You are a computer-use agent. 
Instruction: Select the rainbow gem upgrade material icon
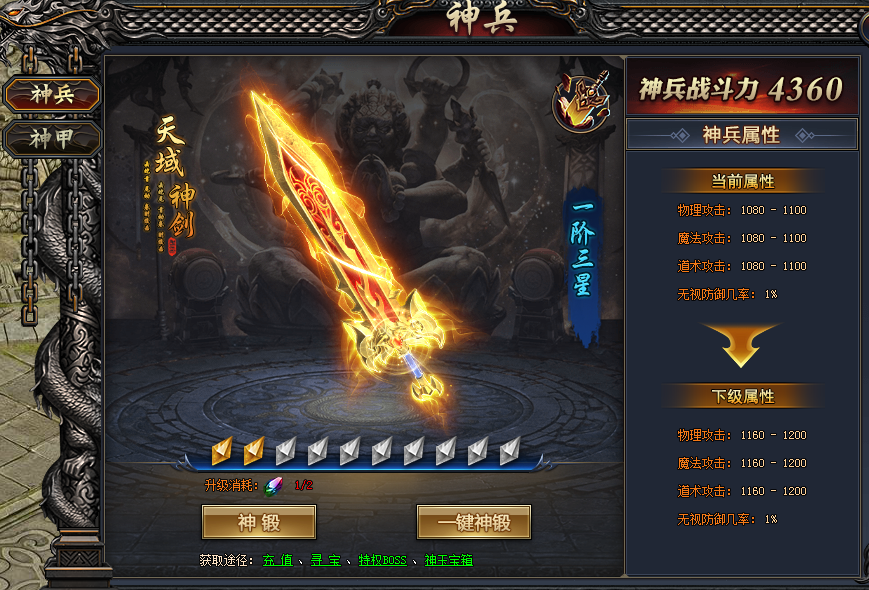pos(273,487)
